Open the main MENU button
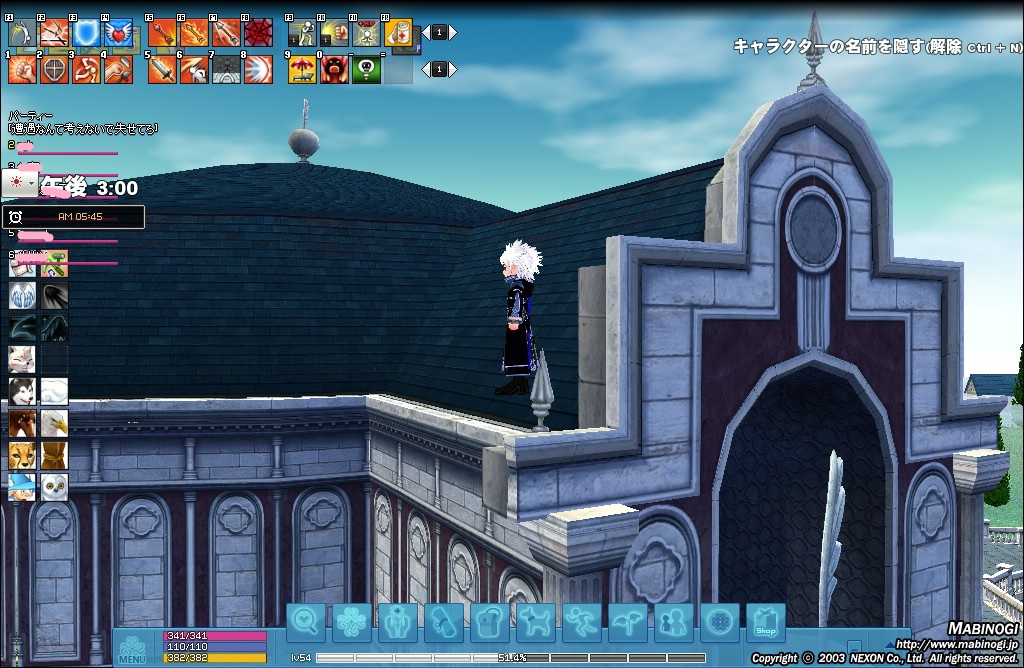1024x668 pixels. [x=132, y=647]
